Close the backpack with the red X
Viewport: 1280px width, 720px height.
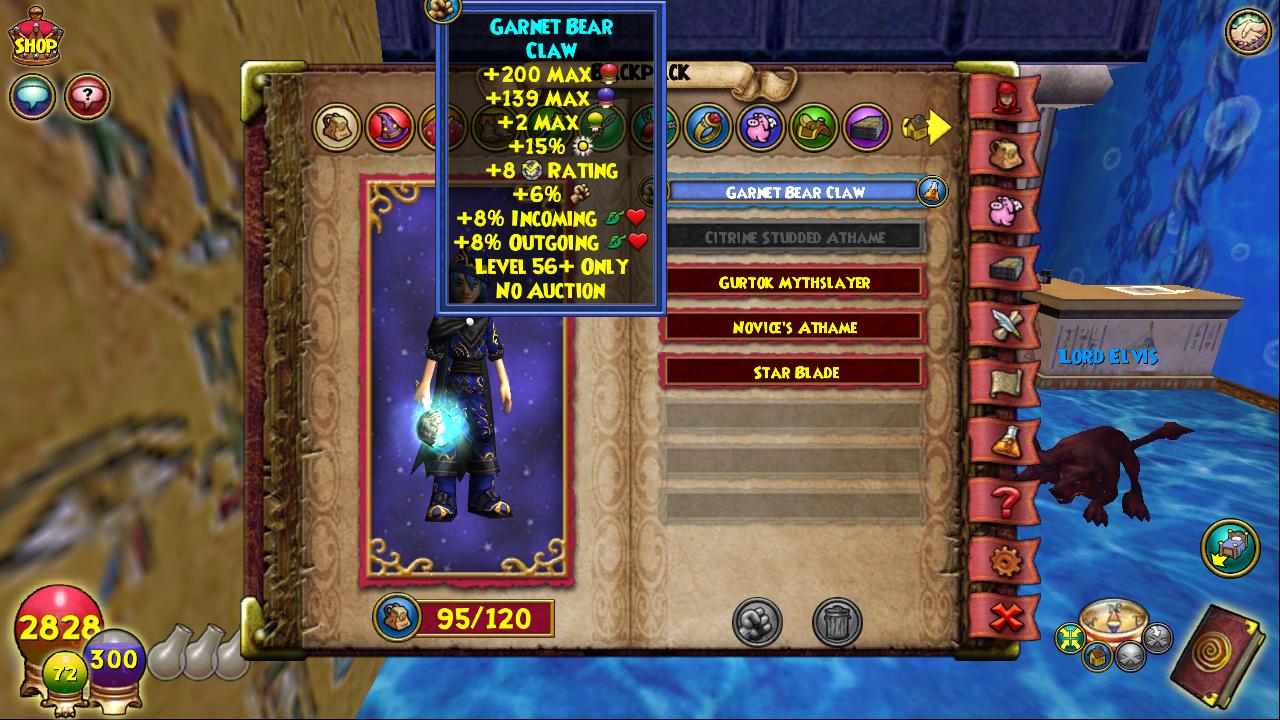(1004, 617)
